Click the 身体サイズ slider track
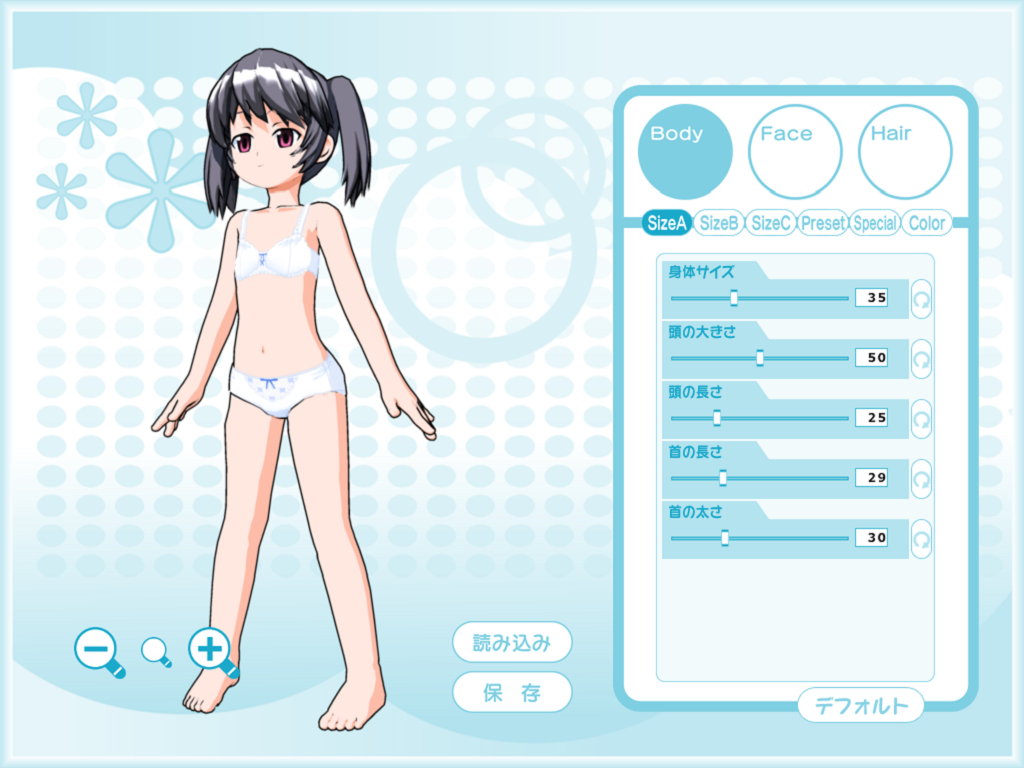Image resolution: width=1024 pixels, height=768 pixels. pyautogui.click(x=759, y=298)
